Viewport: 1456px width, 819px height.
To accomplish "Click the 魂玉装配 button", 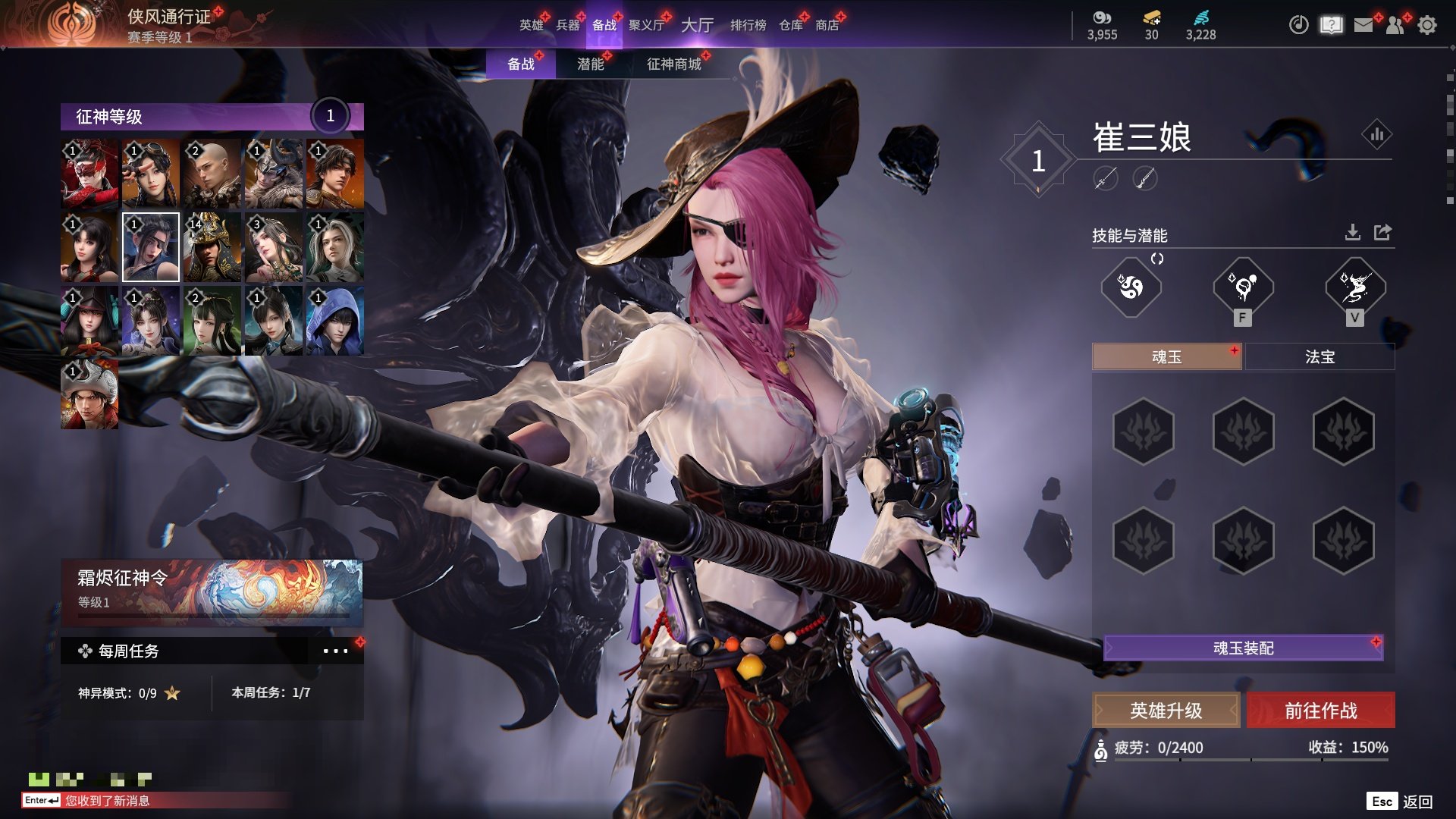I will (x=1243, y=648).
